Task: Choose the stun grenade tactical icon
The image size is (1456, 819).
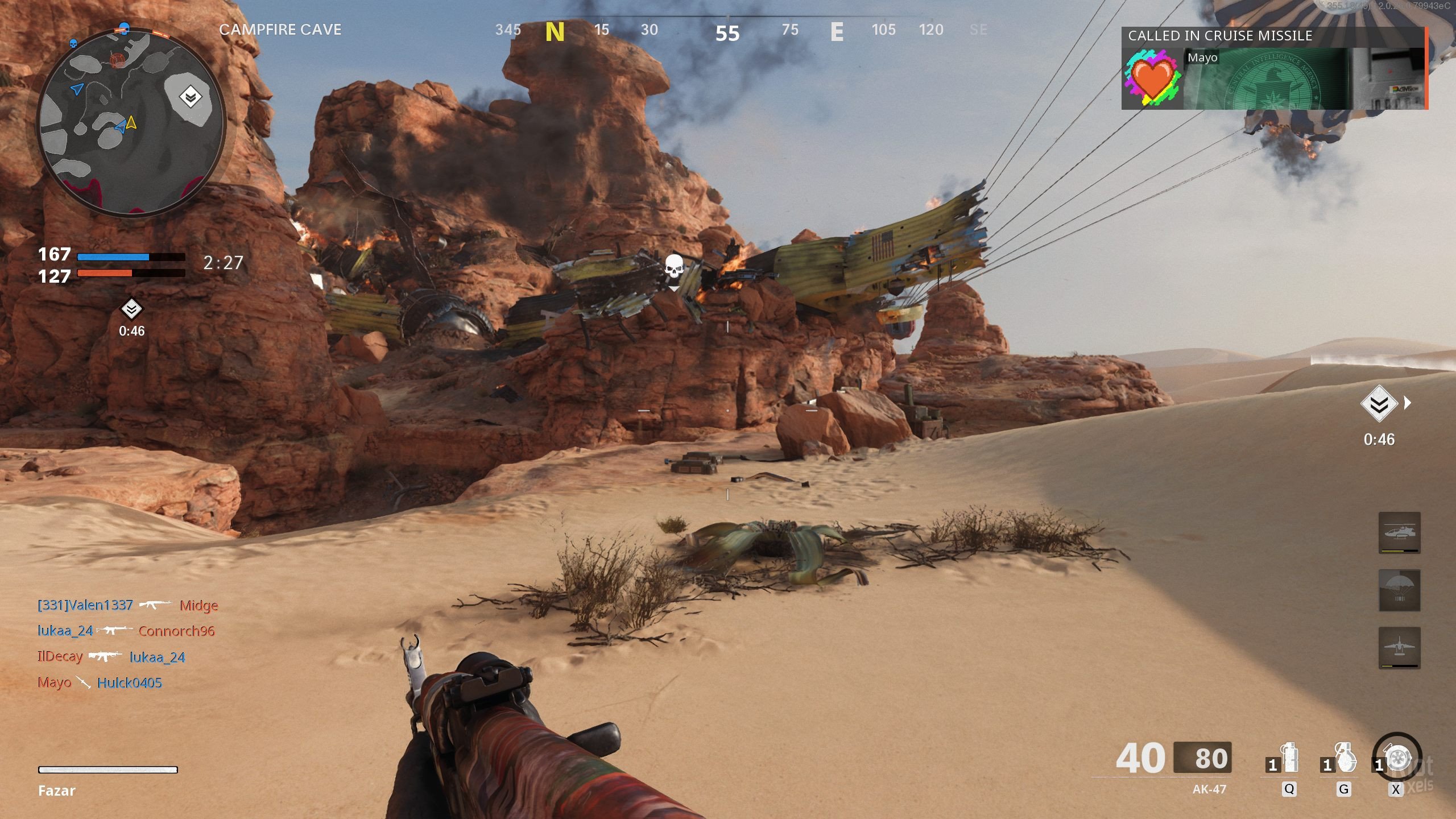Action: point(1289,759)
